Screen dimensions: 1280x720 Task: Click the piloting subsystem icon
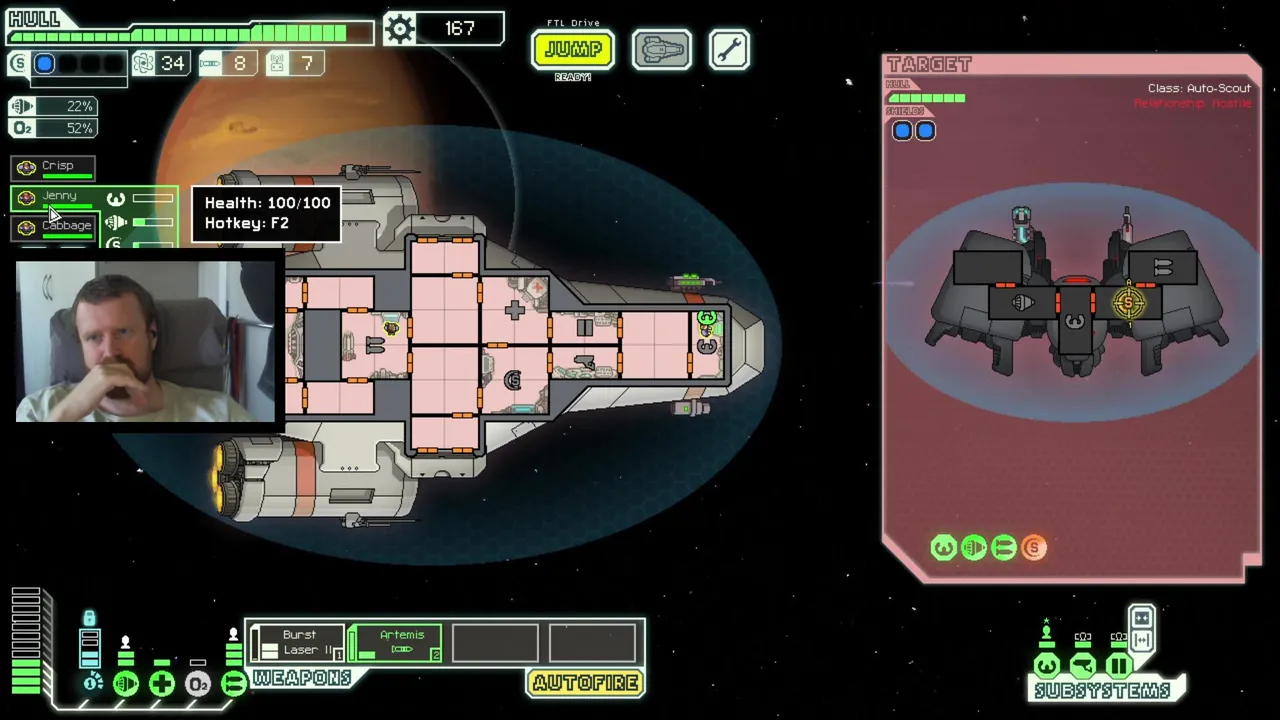click(1046, 666)
